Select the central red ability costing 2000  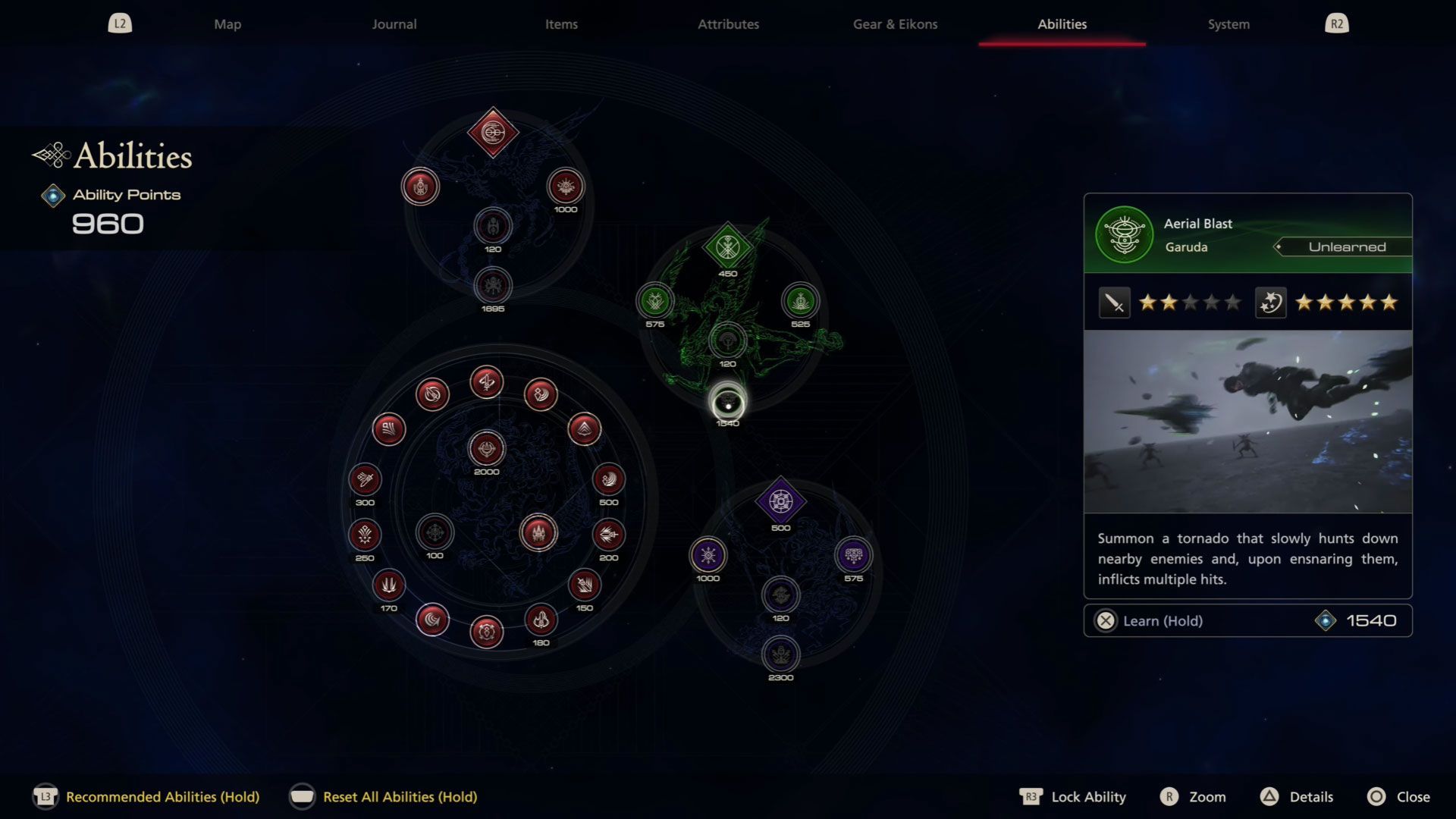tap(487, 449)
